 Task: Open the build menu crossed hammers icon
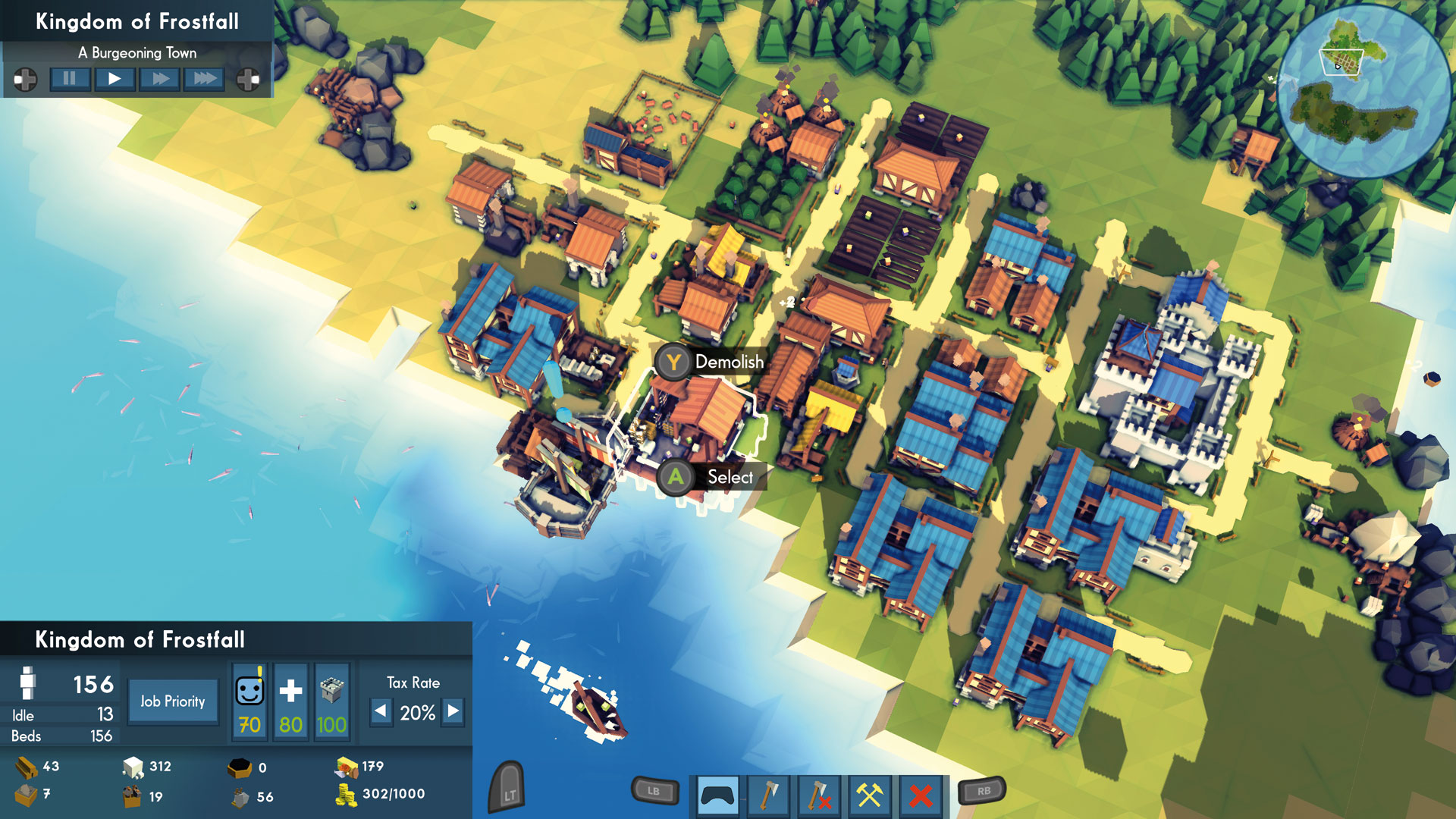coord(872,793)
